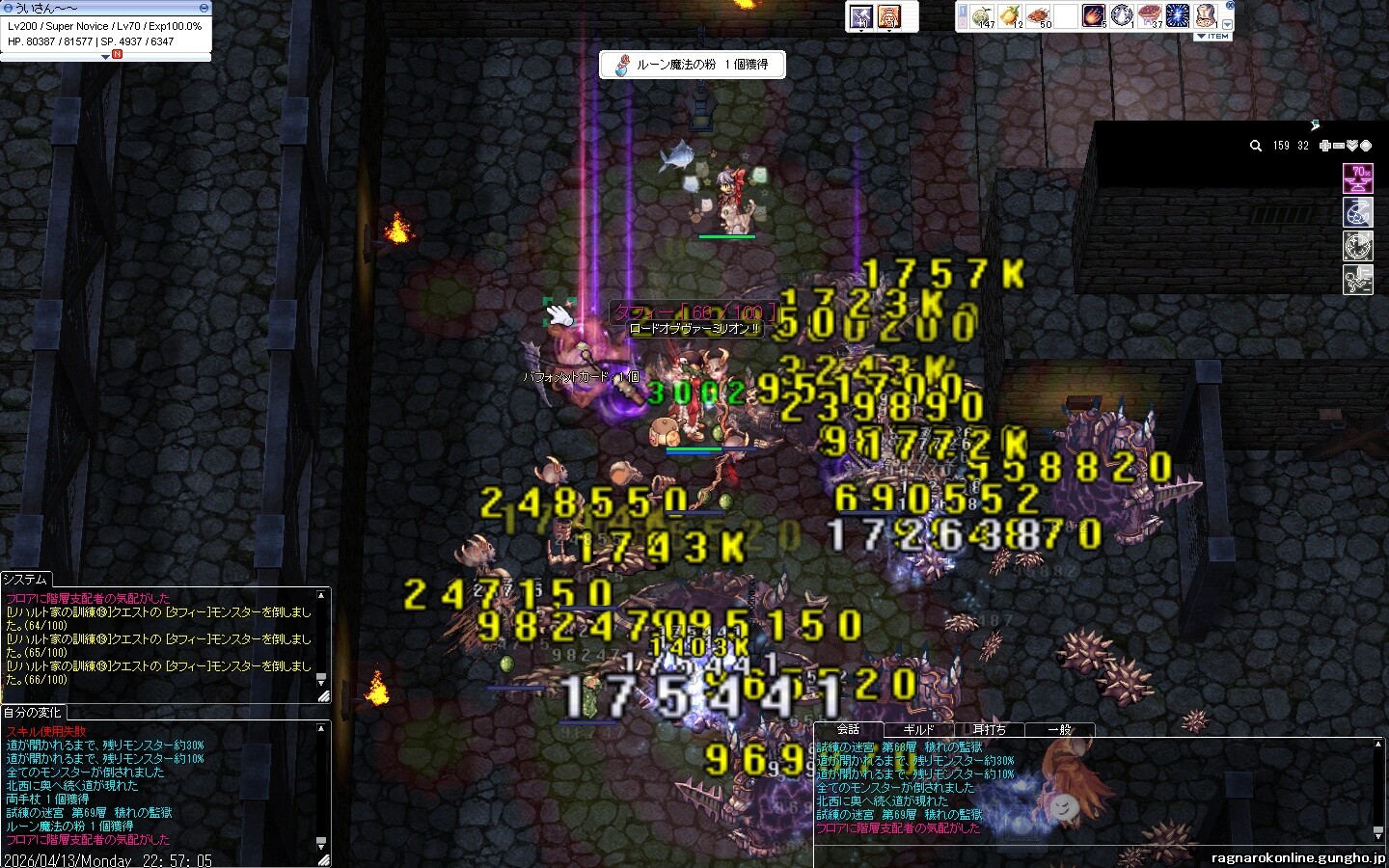Screen dimensions: 1389x868
Task: Zoom in the minimap with plus button
Action: (1326, 146)
